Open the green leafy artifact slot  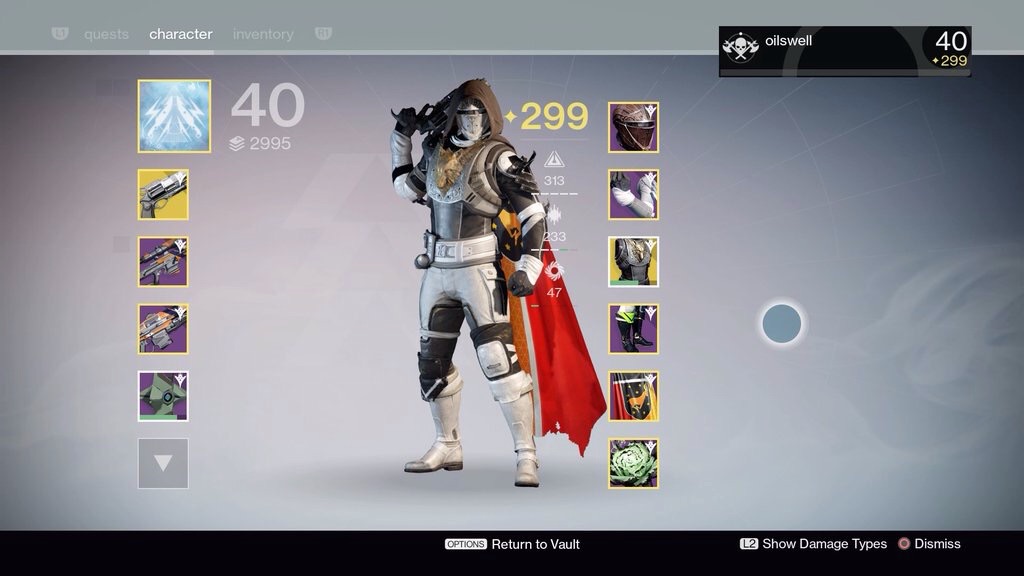(x=633, y=463)
